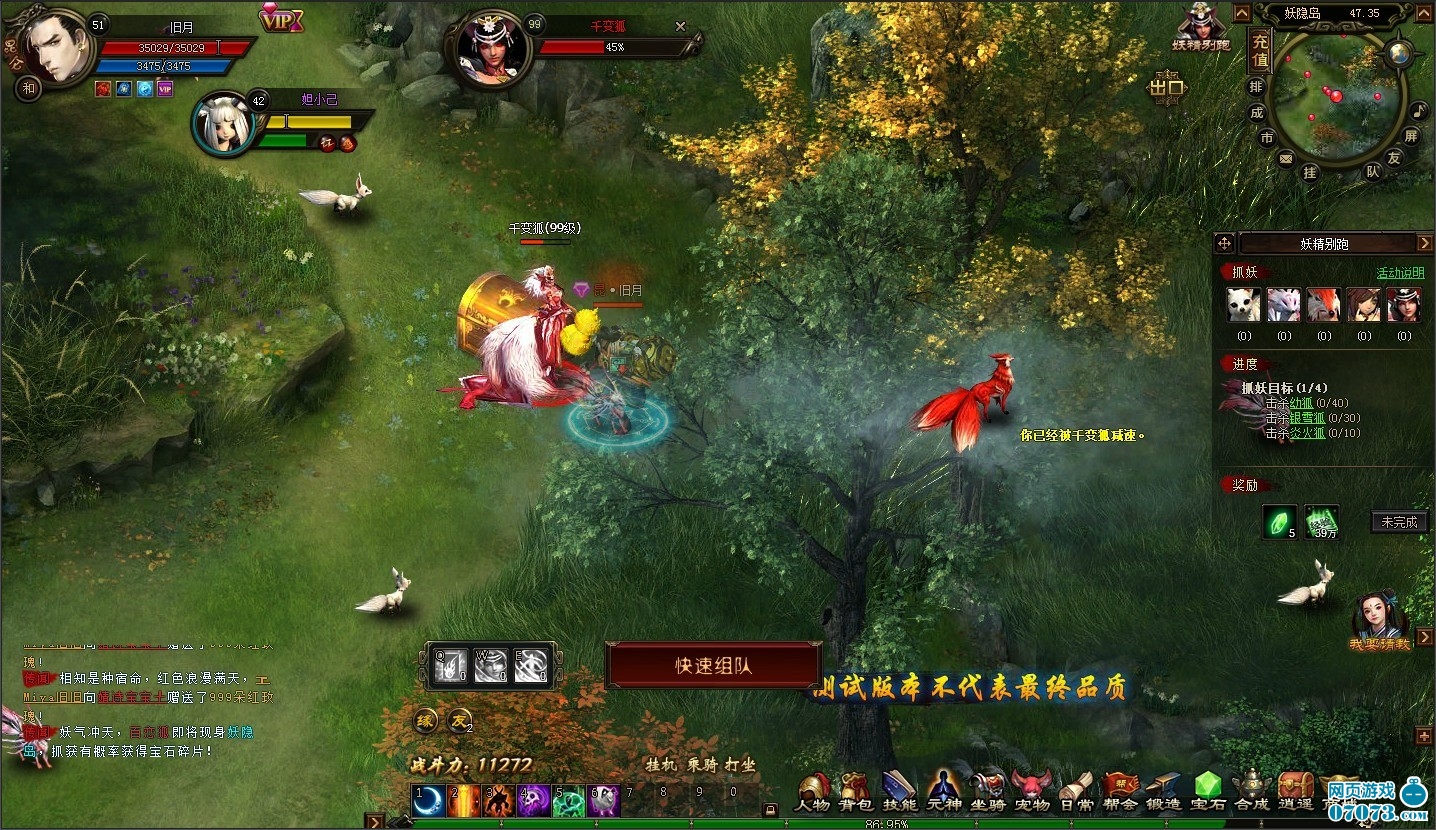The image size is (1436, 830).
Task: Toggle sound with the music note button
Action: click(x=1419, y=108)
